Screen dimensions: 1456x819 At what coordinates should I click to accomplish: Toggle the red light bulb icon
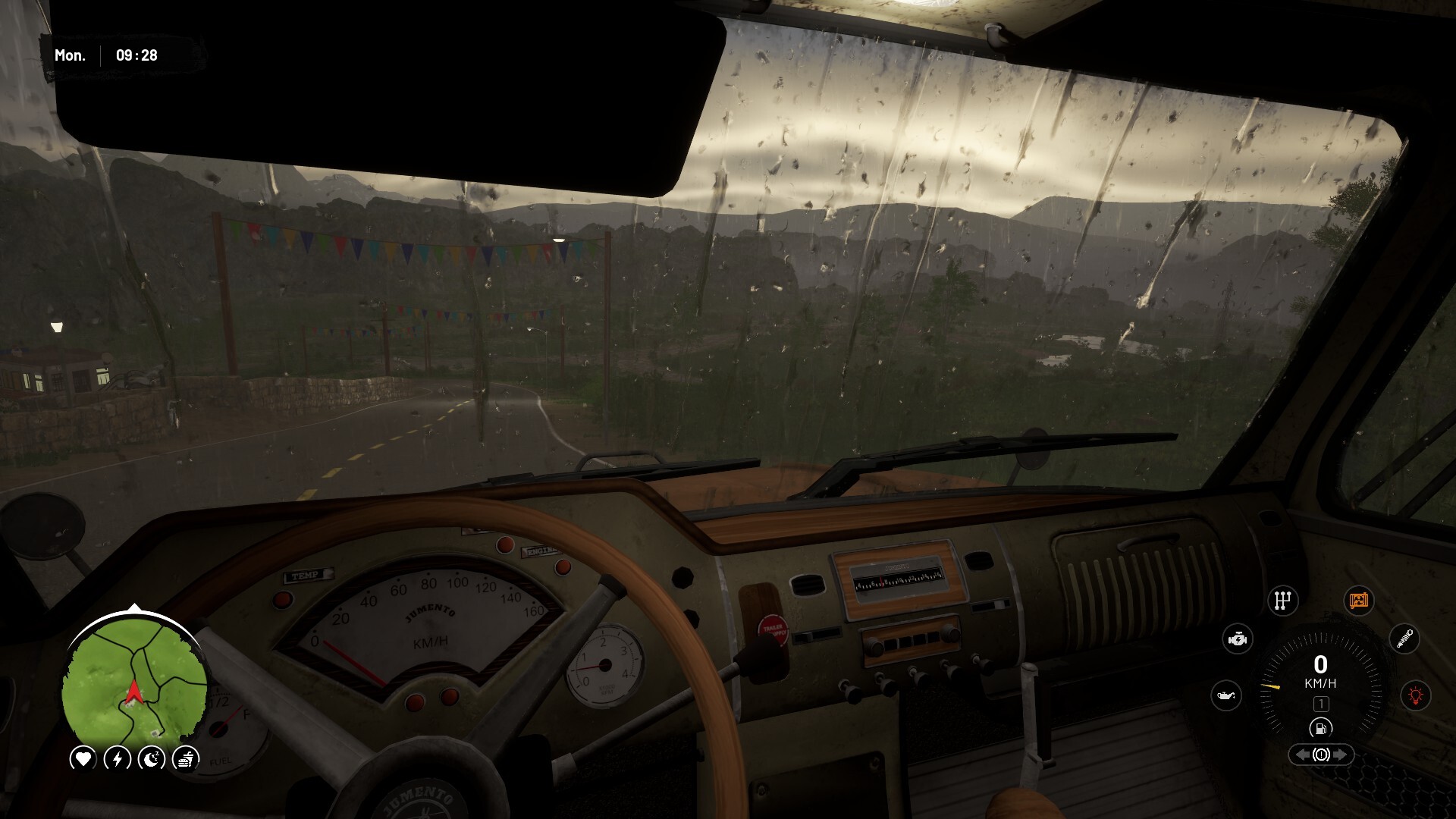[1415, 695]
